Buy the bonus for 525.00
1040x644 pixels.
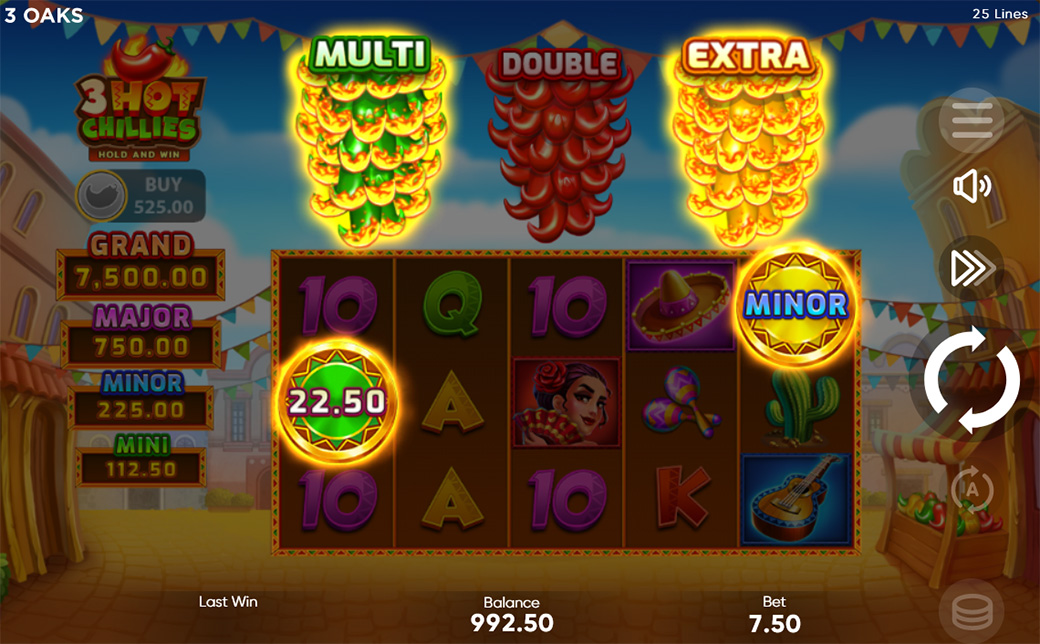coord(141,196)
